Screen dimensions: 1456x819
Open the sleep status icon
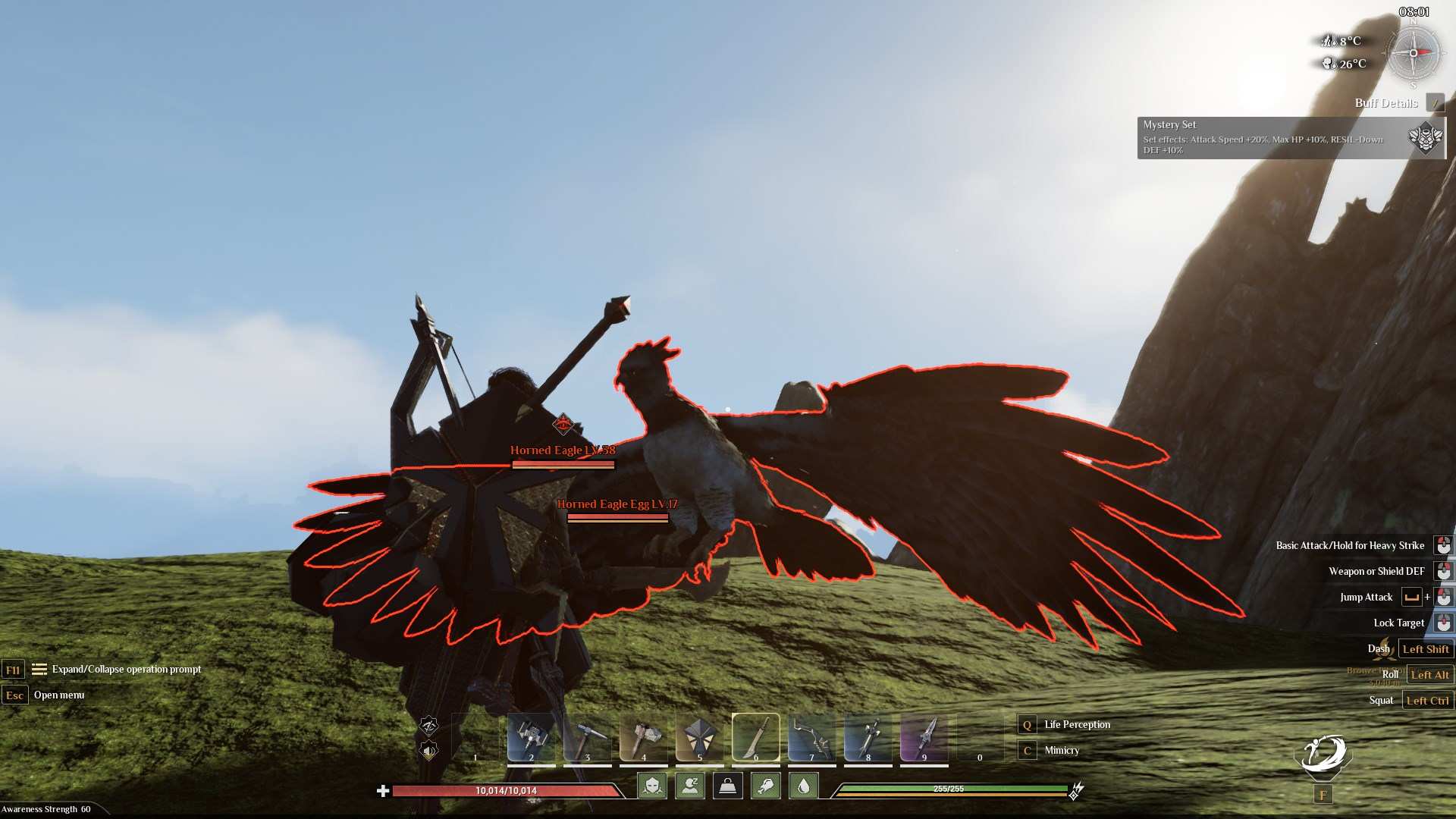[690, 786]
